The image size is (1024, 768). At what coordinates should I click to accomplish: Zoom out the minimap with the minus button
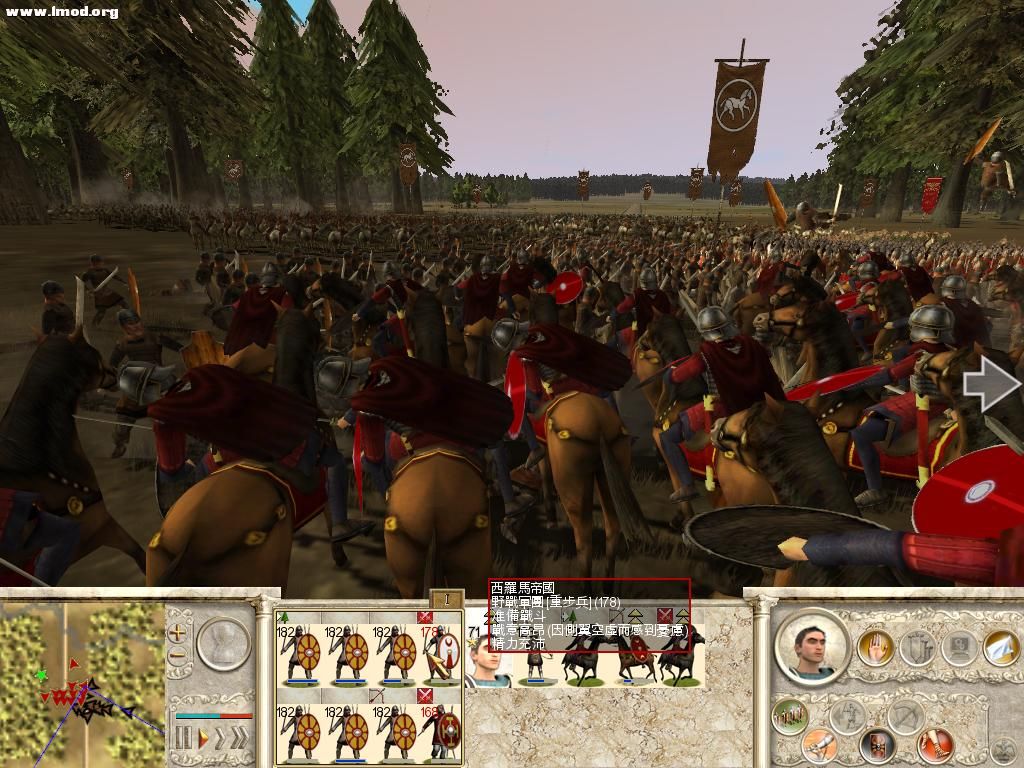(x=178, y=656)
